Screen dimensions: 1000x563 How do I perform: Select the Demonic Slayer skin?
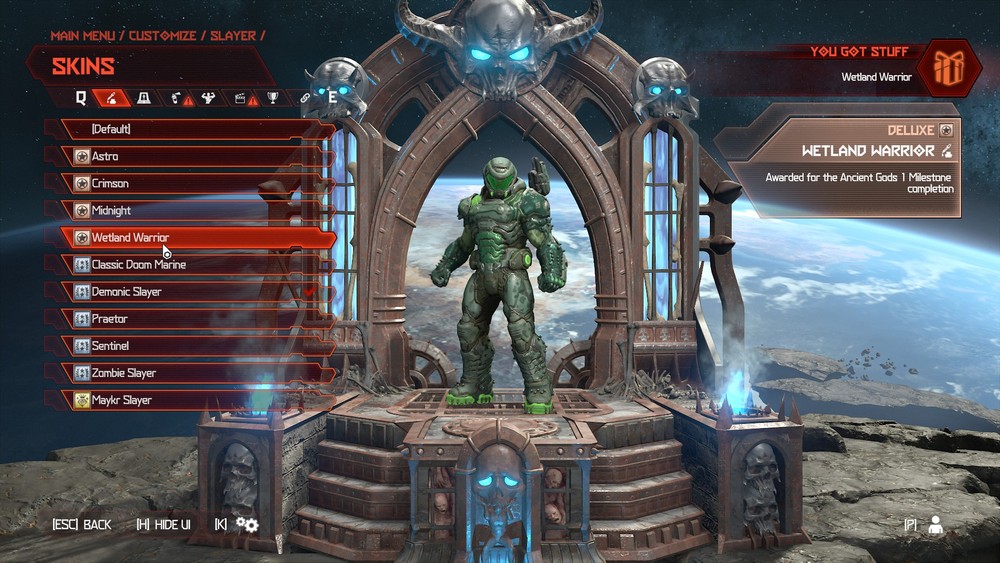click(190, 292)
